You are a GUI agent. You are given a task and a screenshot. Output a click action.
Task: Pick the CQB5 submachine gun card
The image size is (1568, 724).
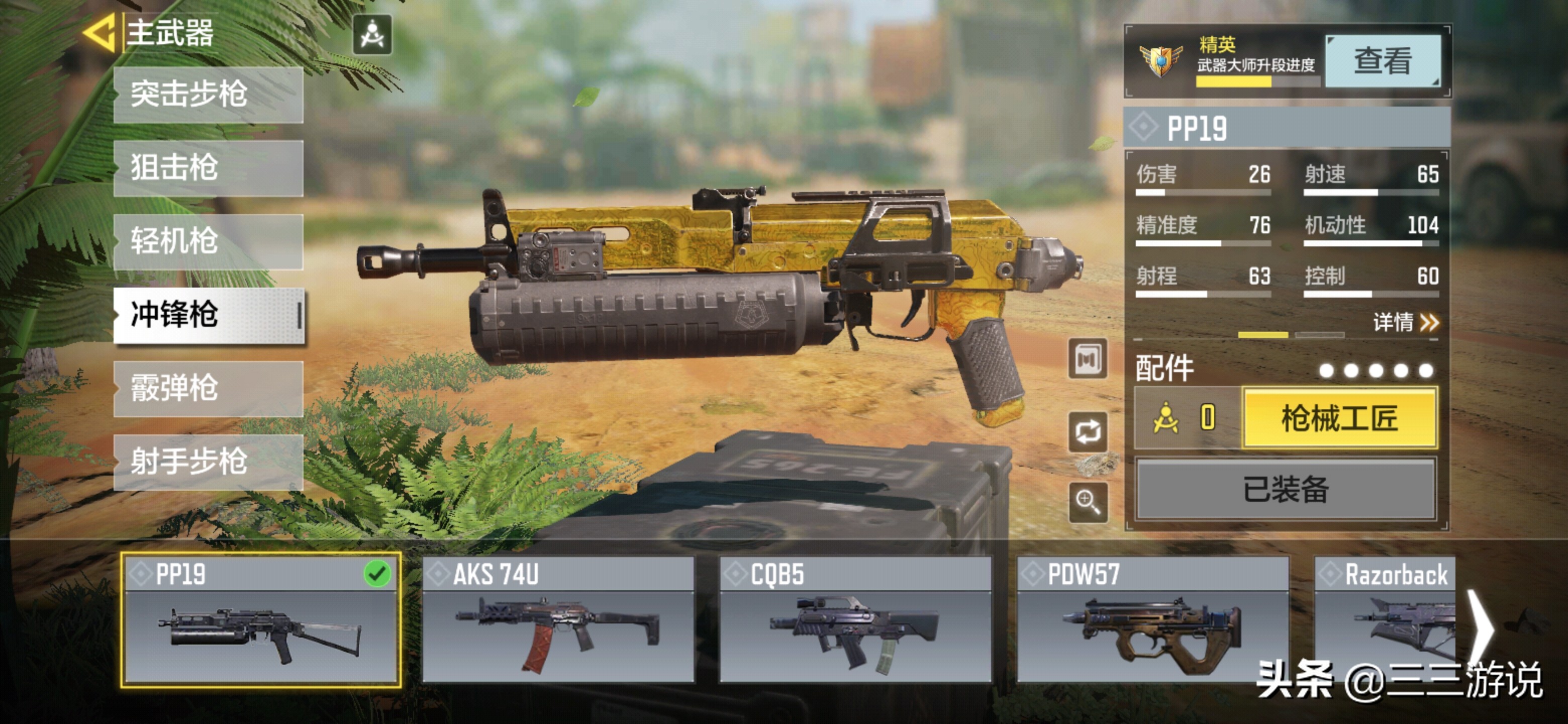point(854,620)
